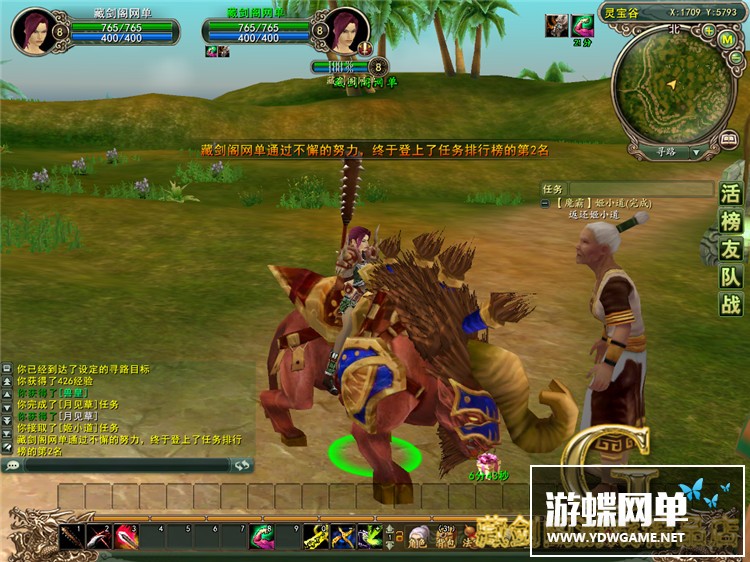Use the spiked club skill in slot 1
The height and width of the screenshot is (562, 750).
coord(71,537)
